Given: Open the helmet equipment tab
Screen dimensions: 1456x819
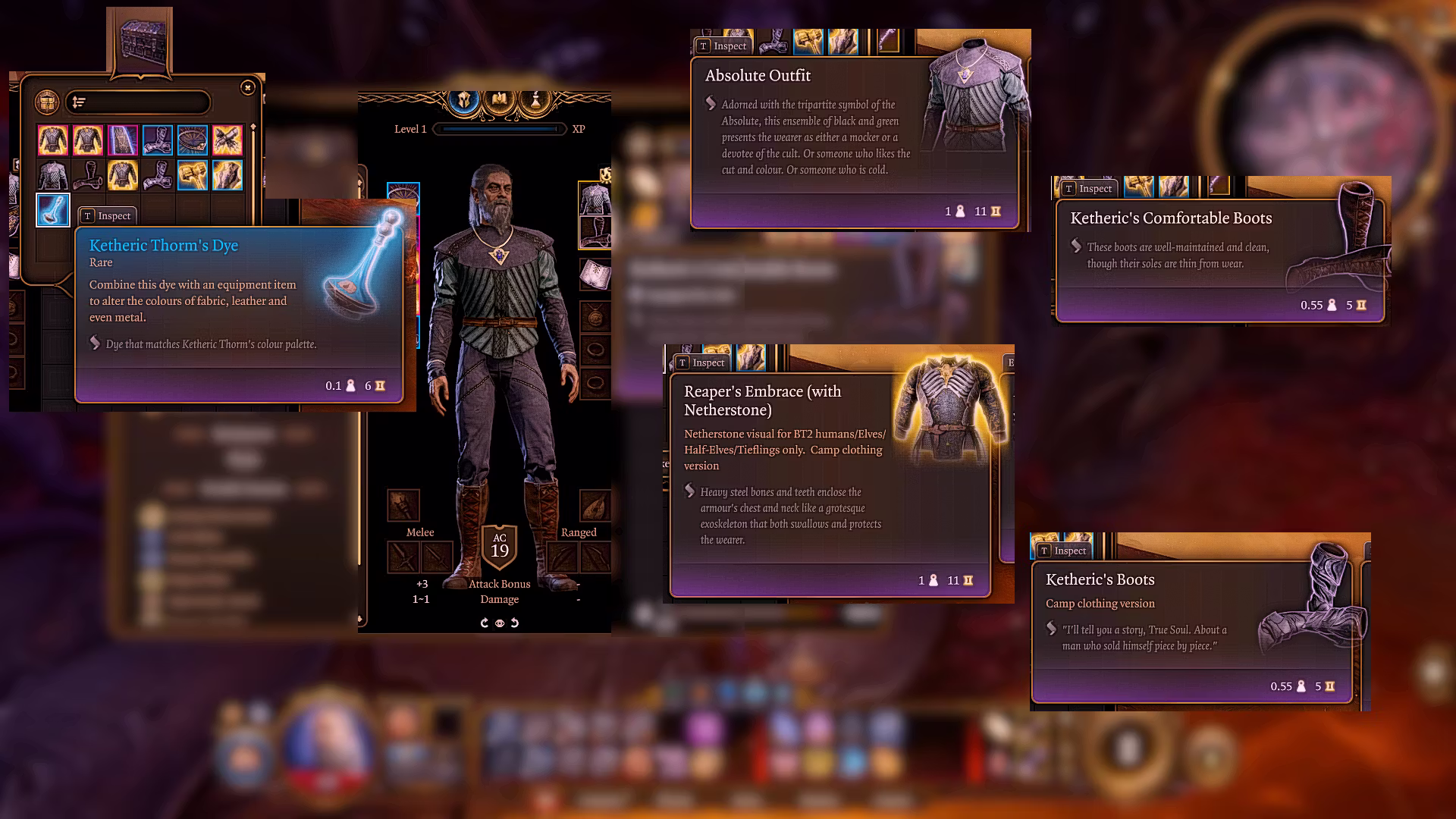Looking at the screenshot, I should point(464,101).
